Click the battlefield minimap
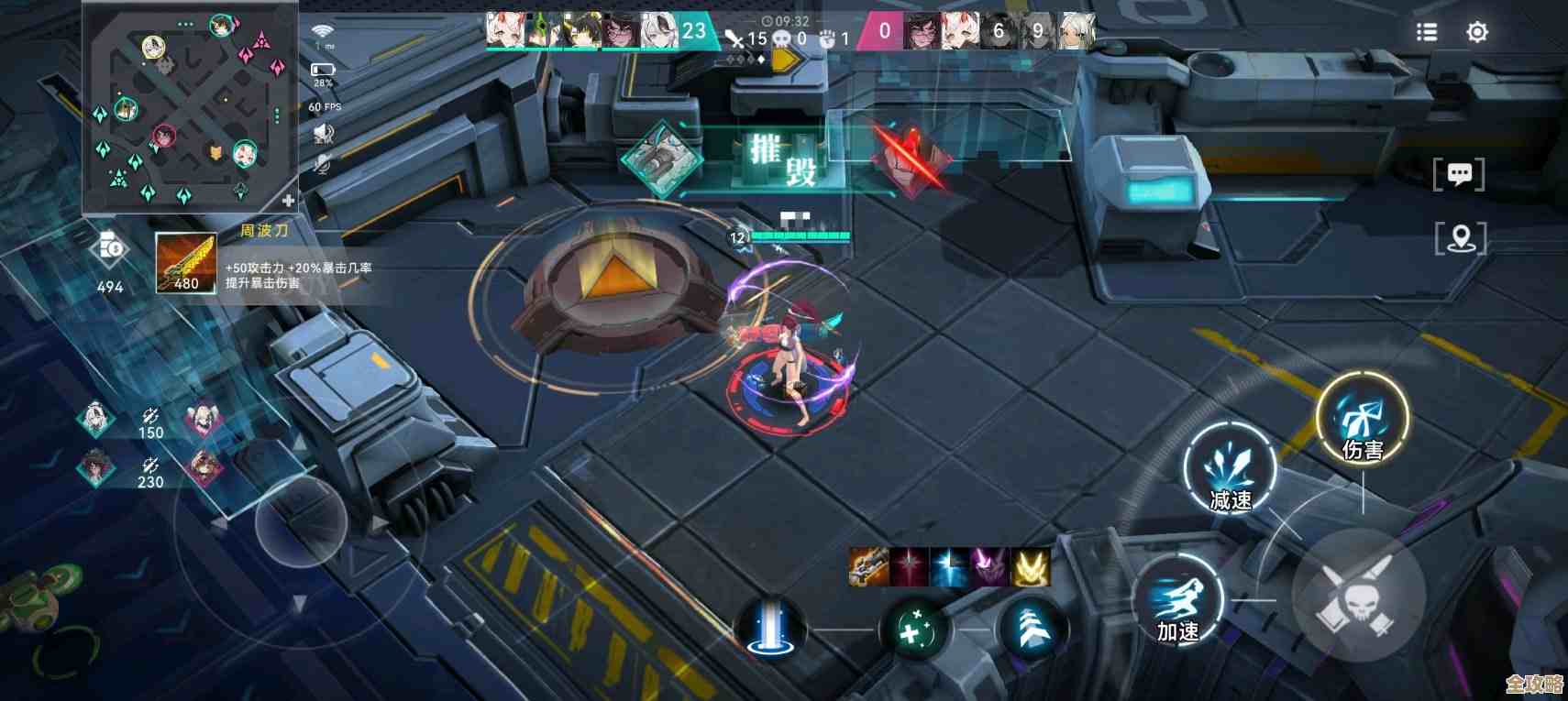Screen dimensions: 1568x701 188,110
